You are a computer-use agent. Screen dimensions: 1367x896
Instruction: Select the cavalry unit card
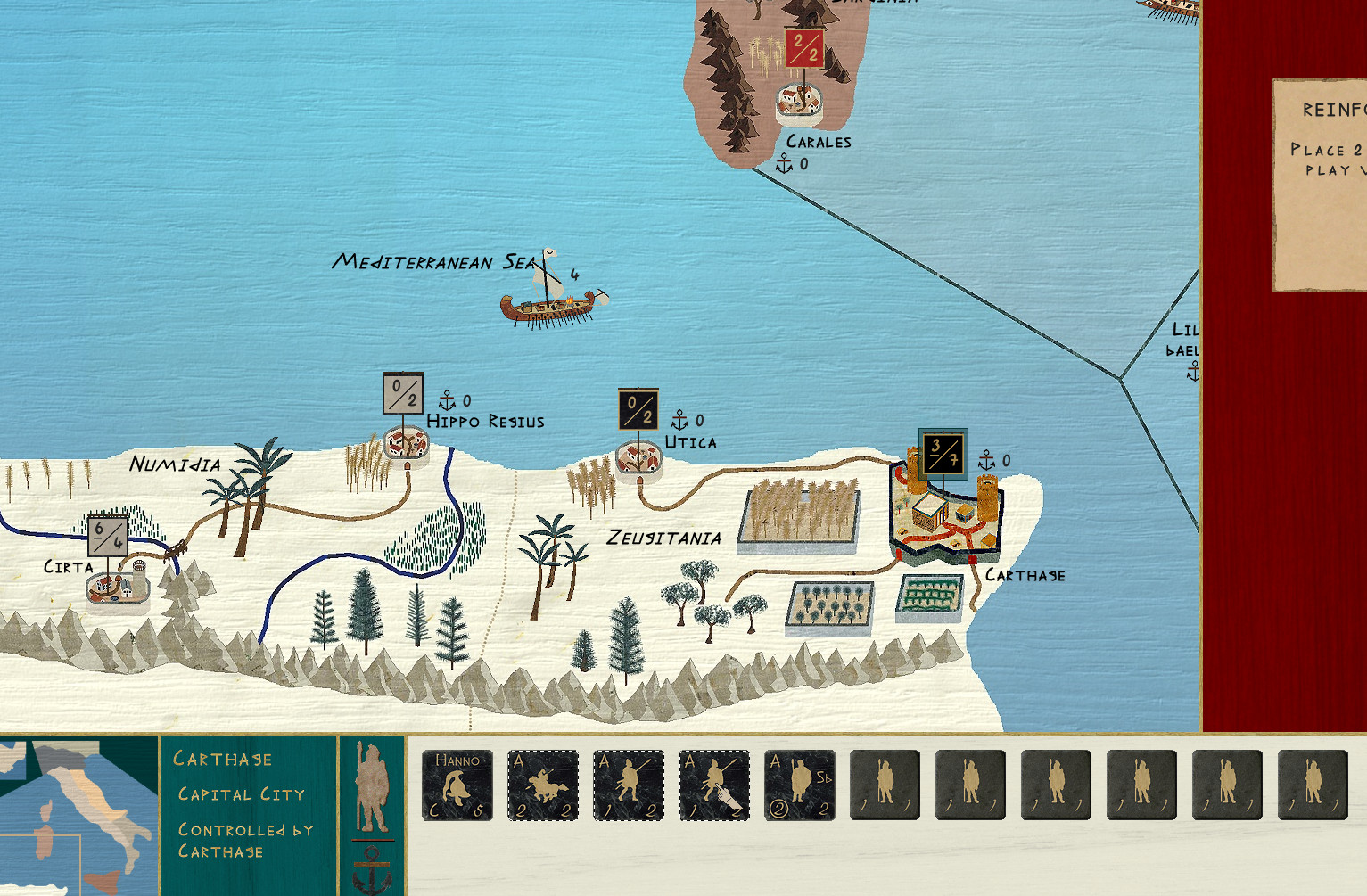coord(543,785)
